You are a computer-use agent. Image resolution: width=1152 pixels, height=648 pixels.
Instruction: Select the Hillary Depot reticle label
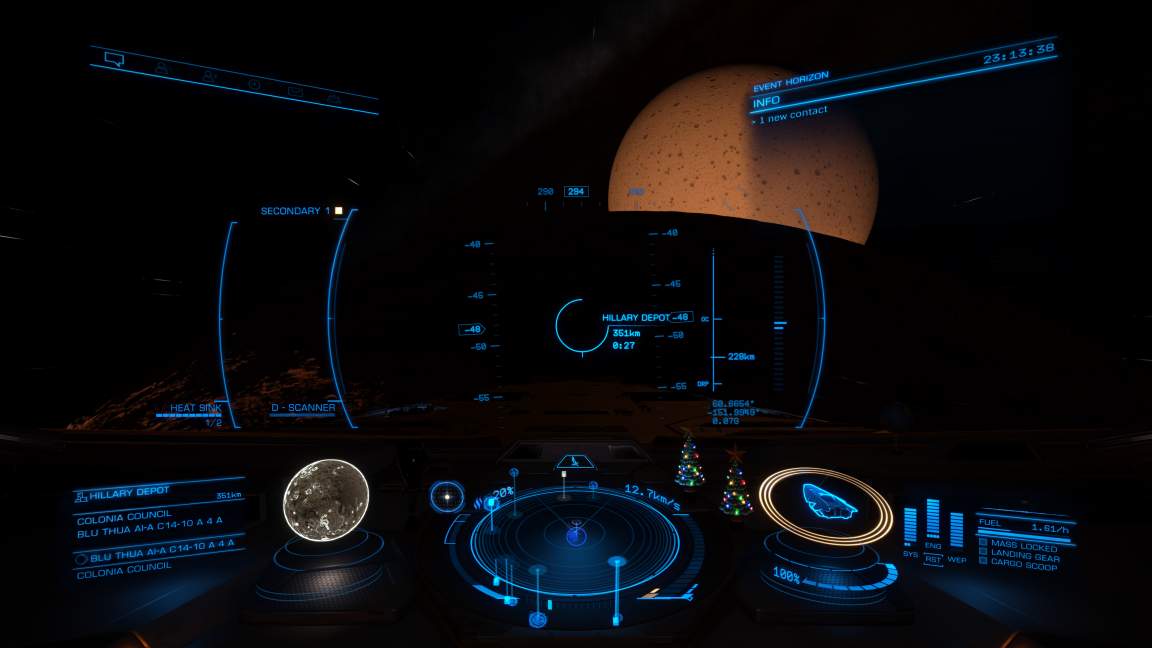(x=635, y=317)
